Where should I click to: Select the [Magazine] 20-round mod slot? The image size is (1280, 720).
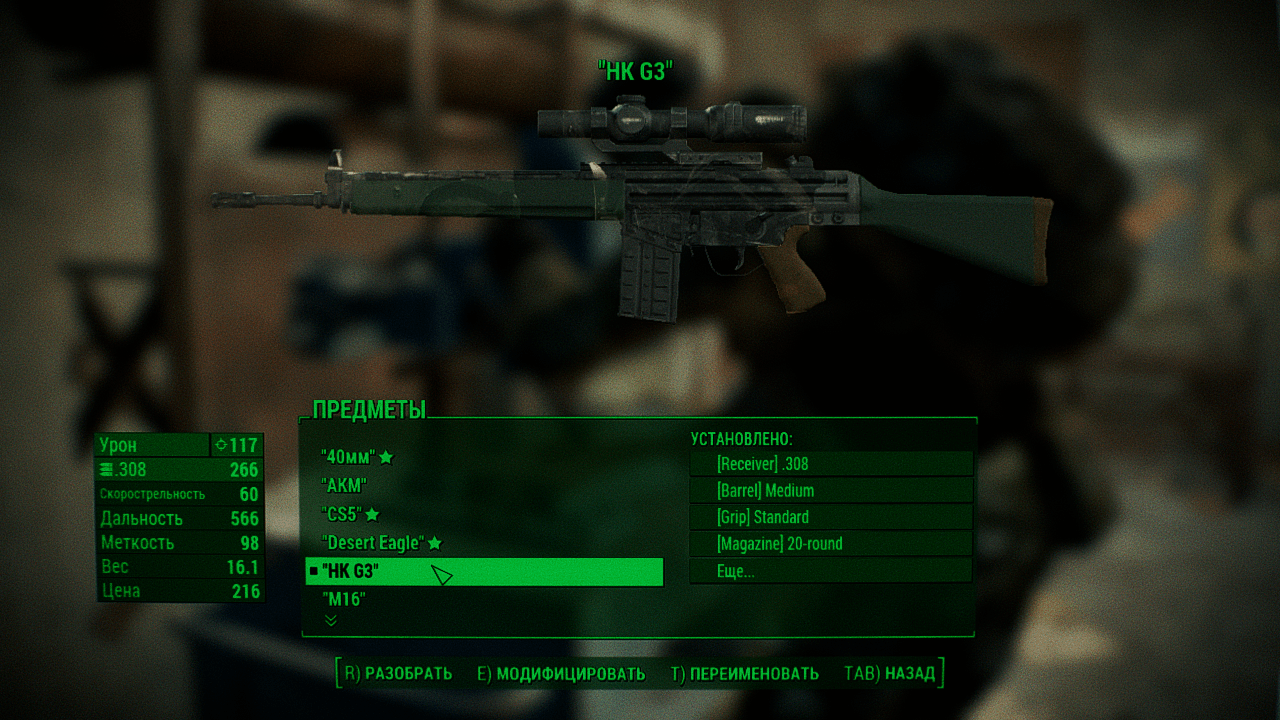click(830, 544)
